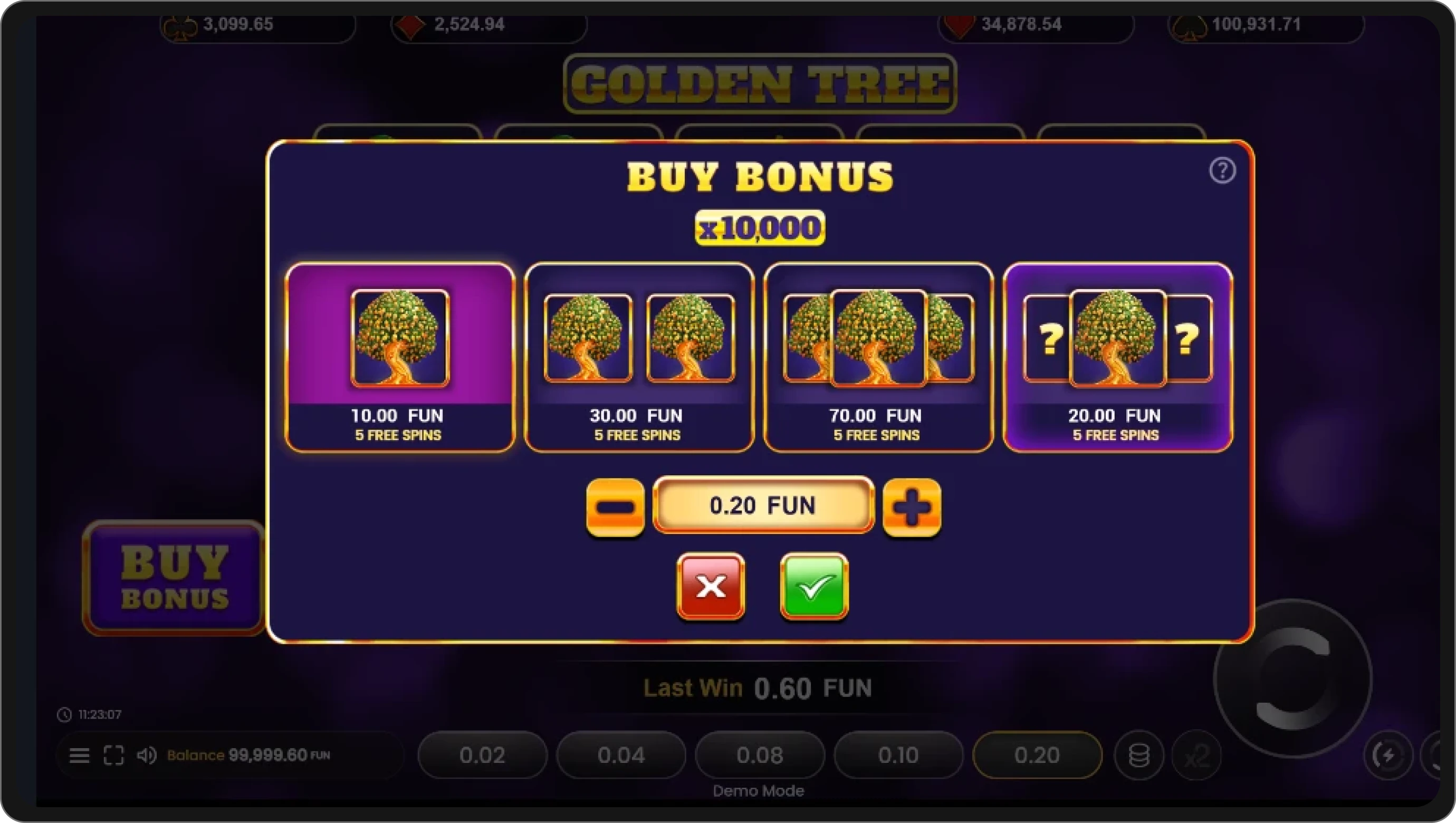Screen dimensions: 1456x823
Task: Confirm purchase with green checkmark
Action: click(x=813, y=588)
